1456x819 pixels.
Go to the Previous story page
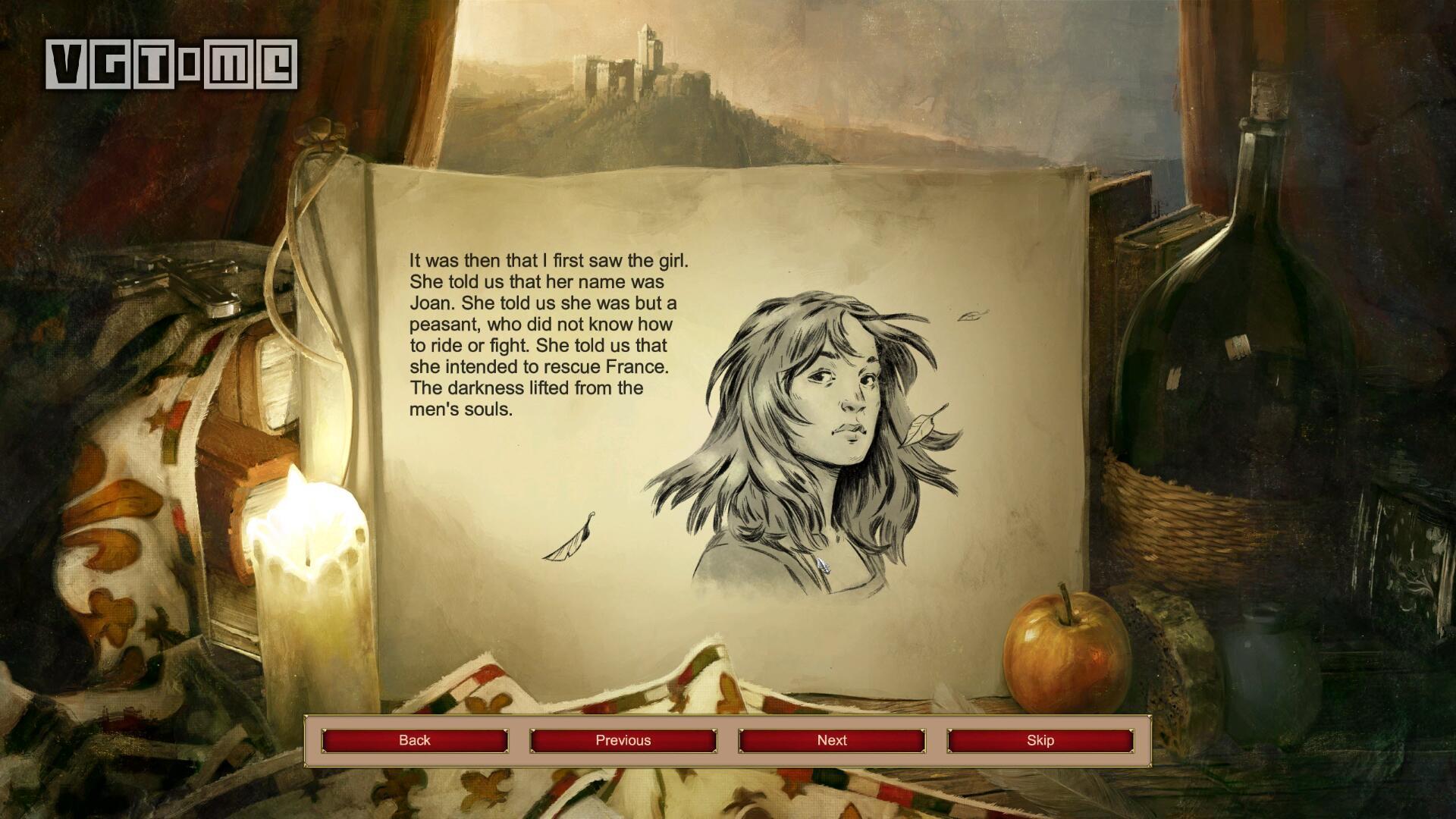623,740
